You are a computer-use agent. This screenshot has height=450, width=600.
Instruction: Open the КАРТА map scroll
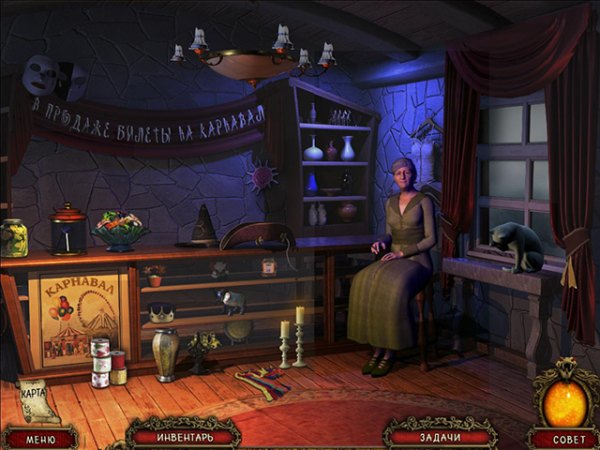(x=38, y=399)
